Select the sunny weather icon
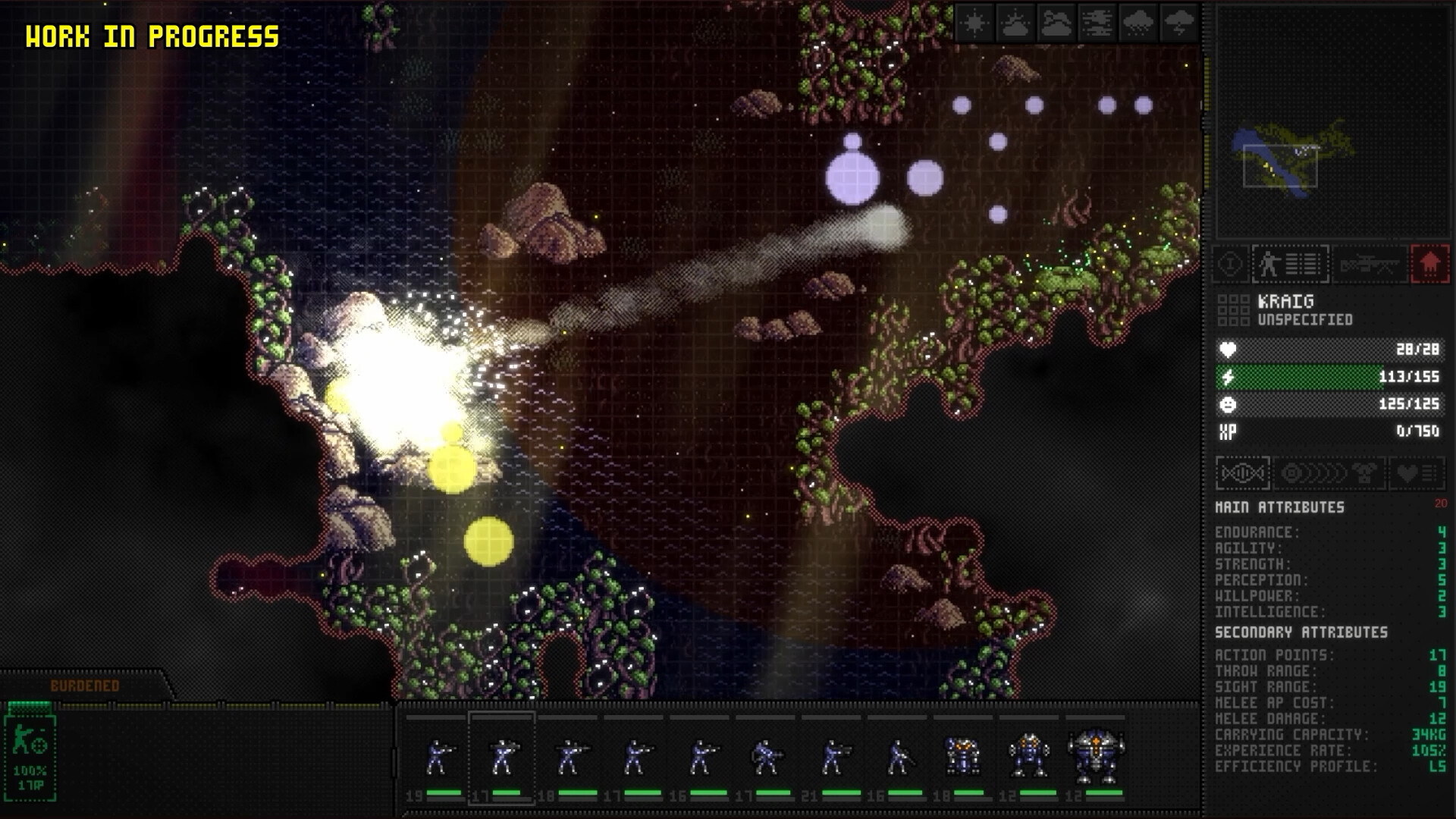The width and height of the screenshot is (1456, 819). pyautogui.click(x=974, y=24)
